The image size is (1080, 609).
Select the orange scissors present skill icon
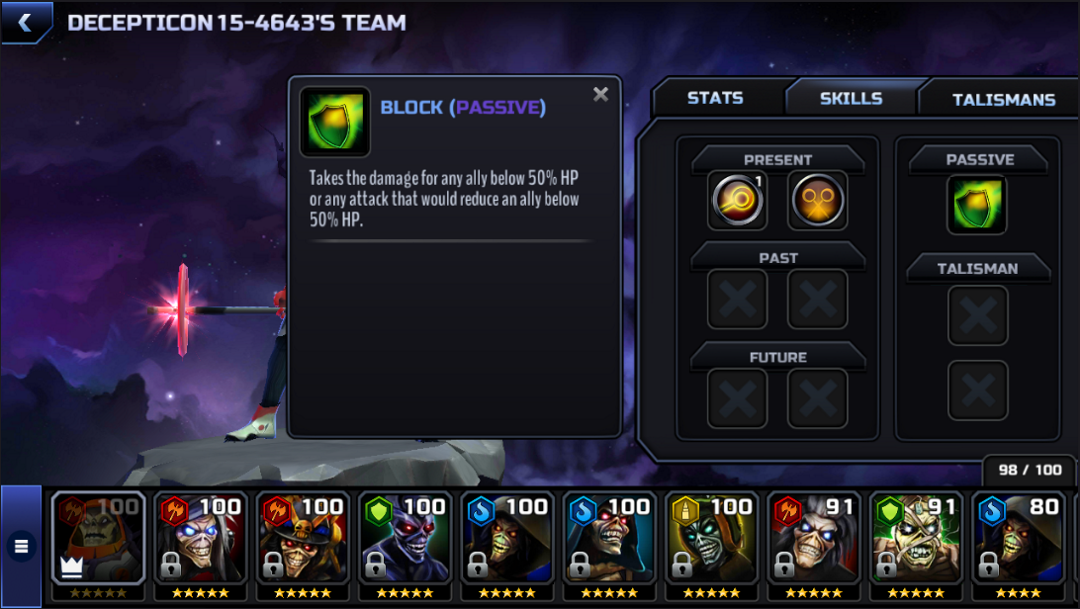[817, 200]
